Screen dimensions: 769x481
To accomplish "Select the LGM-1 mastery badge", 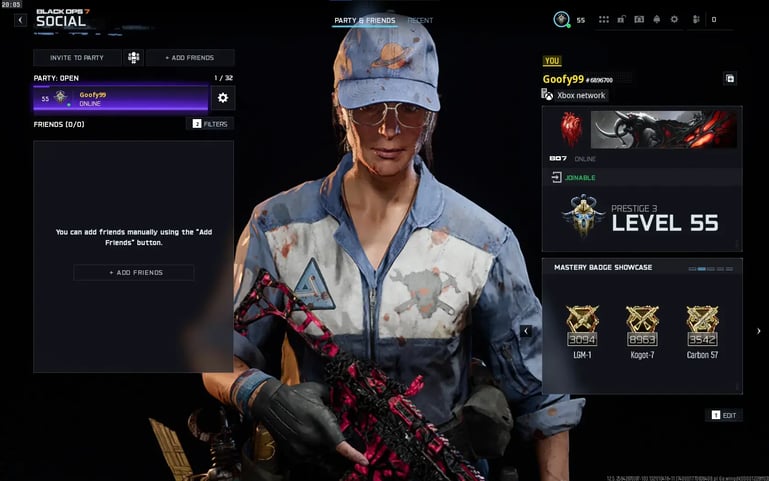I will [x=582, y=329].
